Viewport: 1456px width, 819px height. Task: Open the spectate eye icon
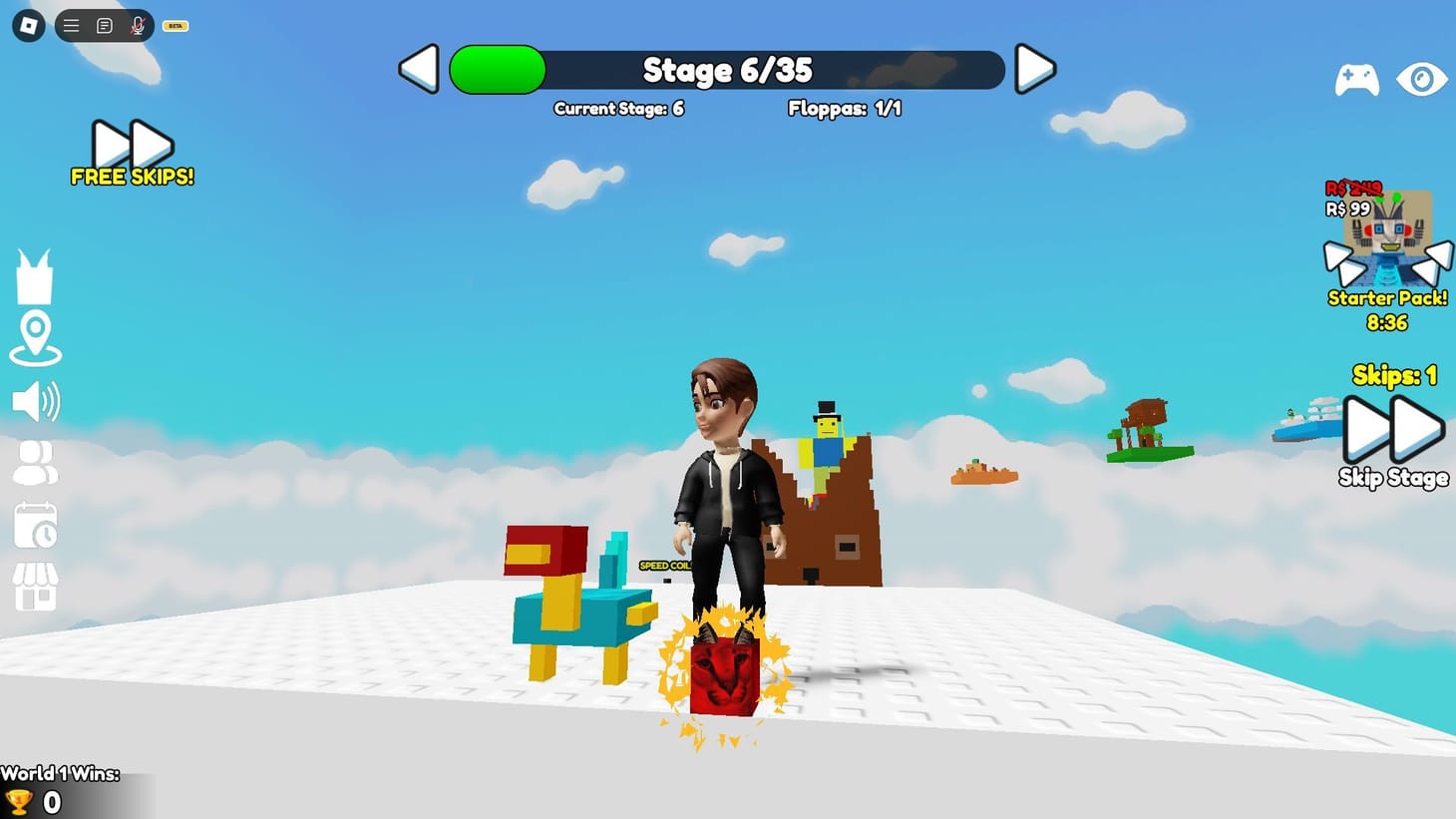(x=1422, y=79)
